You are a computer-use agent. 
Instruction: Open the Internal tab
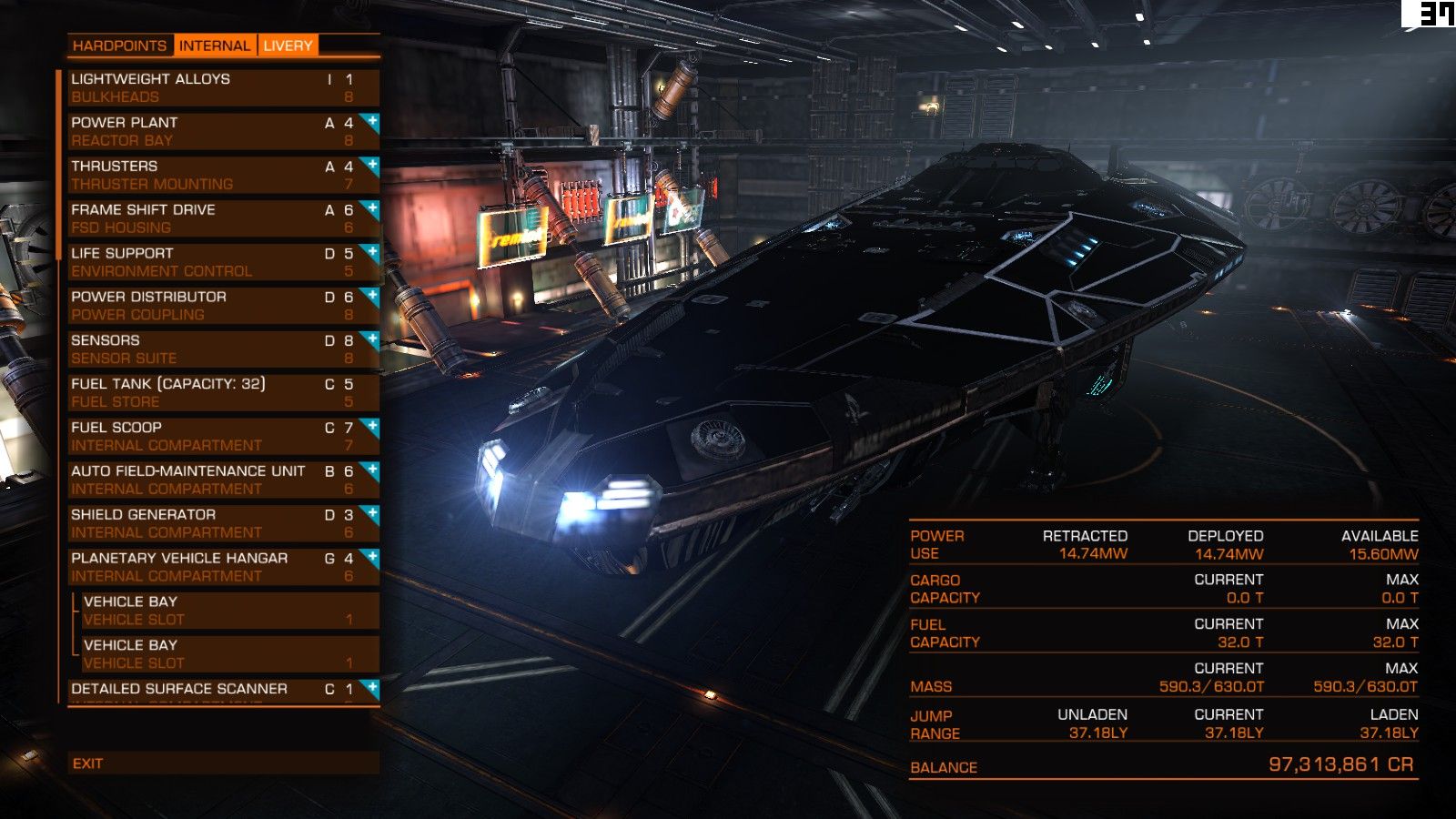pos(214,45)
